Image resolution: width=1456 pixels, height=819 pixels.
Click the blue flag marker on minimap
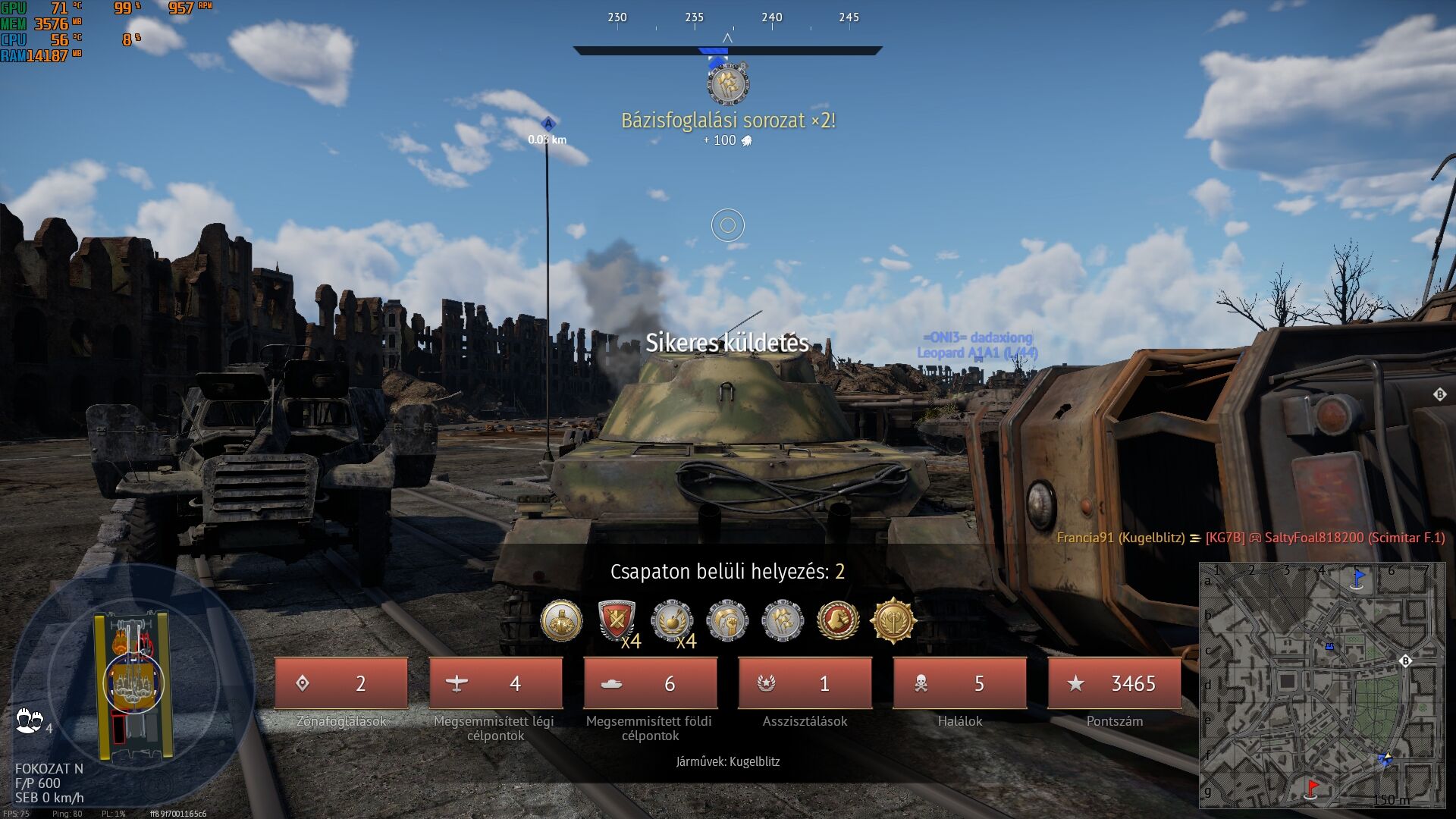[1358, 578]
